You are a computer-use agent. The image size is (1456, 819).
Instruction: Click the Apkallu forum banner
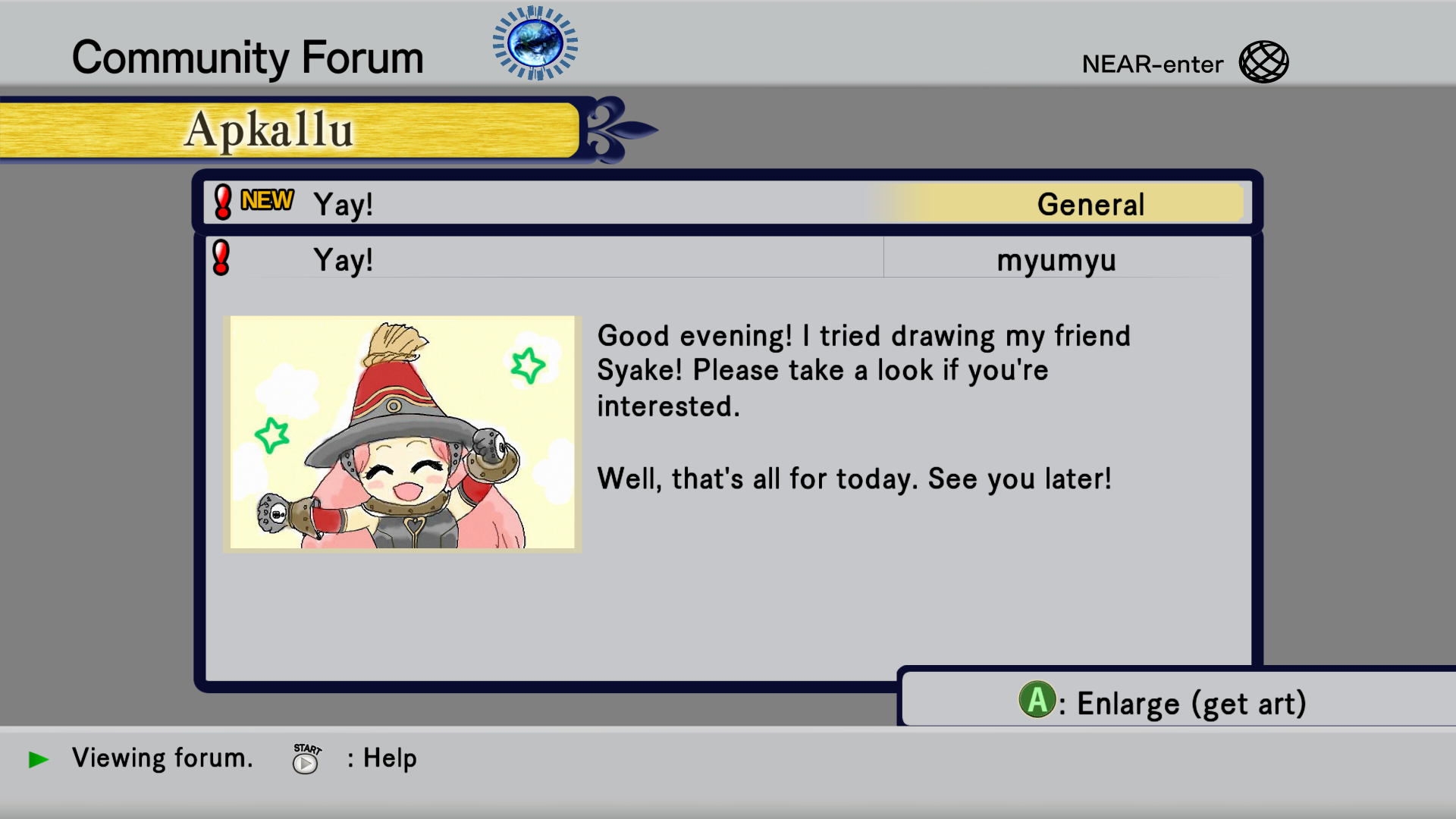[x=288, y=130]
